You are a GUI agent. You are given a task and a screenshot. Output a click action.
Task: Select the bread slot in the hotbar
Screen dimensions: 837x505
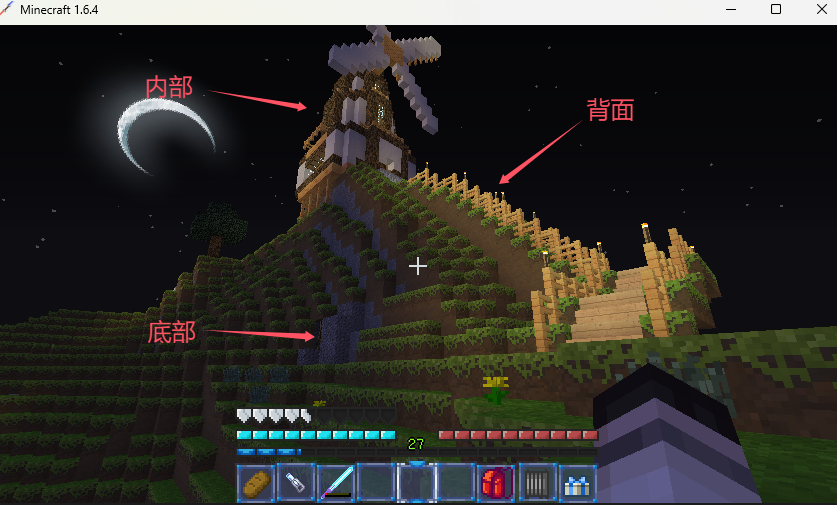(x=257, y=483)
